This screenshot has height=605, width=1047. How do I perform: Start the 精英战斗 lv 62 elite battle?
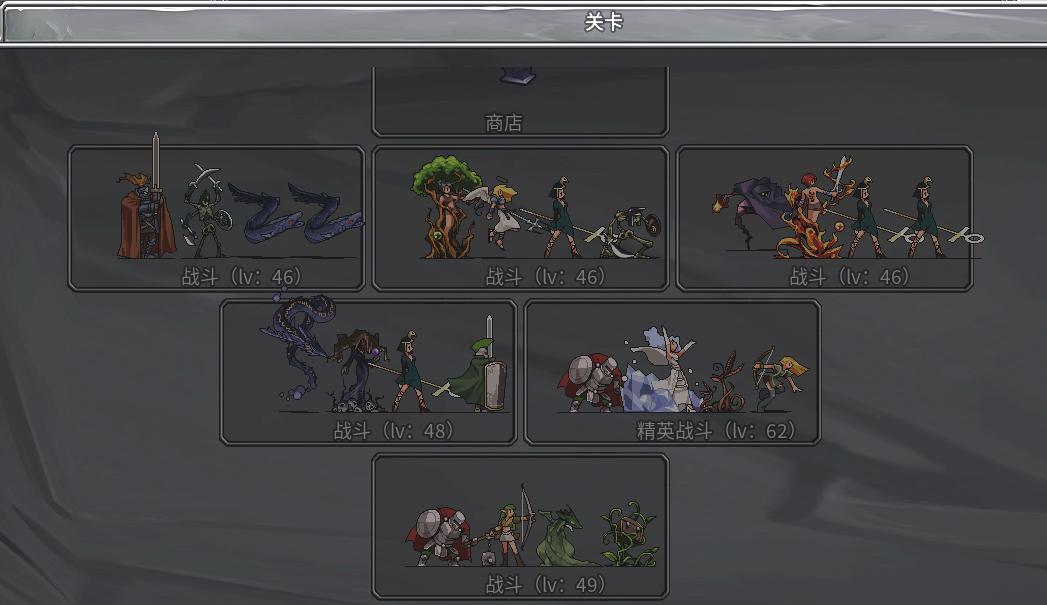pos(672,372)
